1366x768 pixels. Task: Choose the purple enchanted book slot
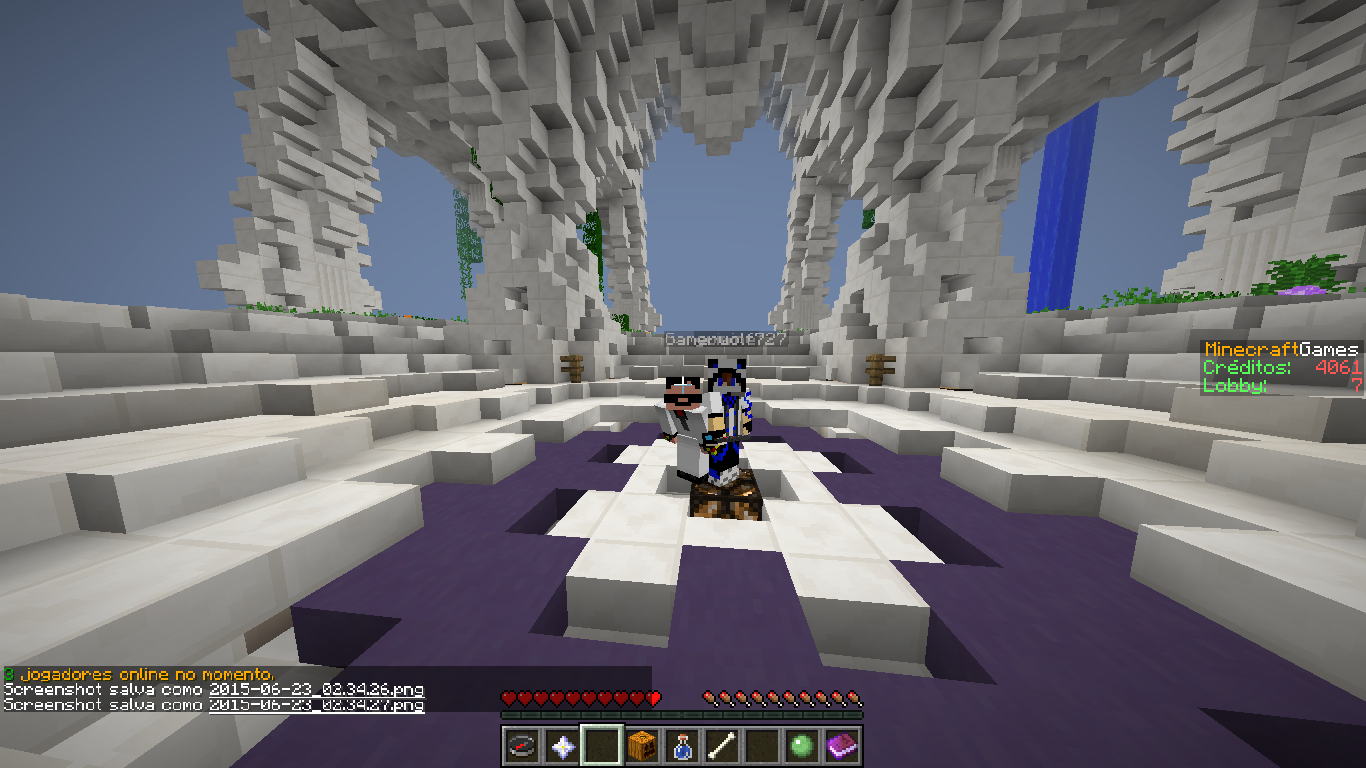(x=842, y=746)
